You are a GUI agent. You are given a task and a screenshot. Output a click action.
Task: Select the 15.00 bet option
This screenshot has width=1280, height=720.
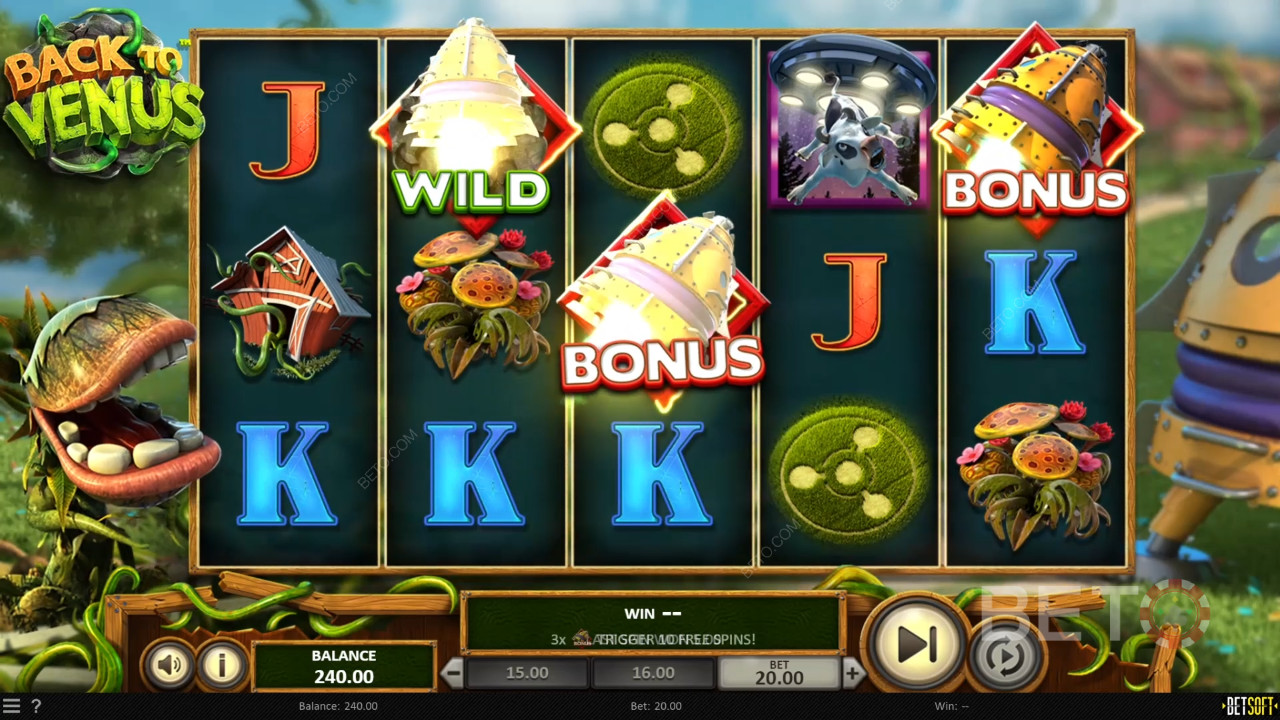click(x=527, y=673)
